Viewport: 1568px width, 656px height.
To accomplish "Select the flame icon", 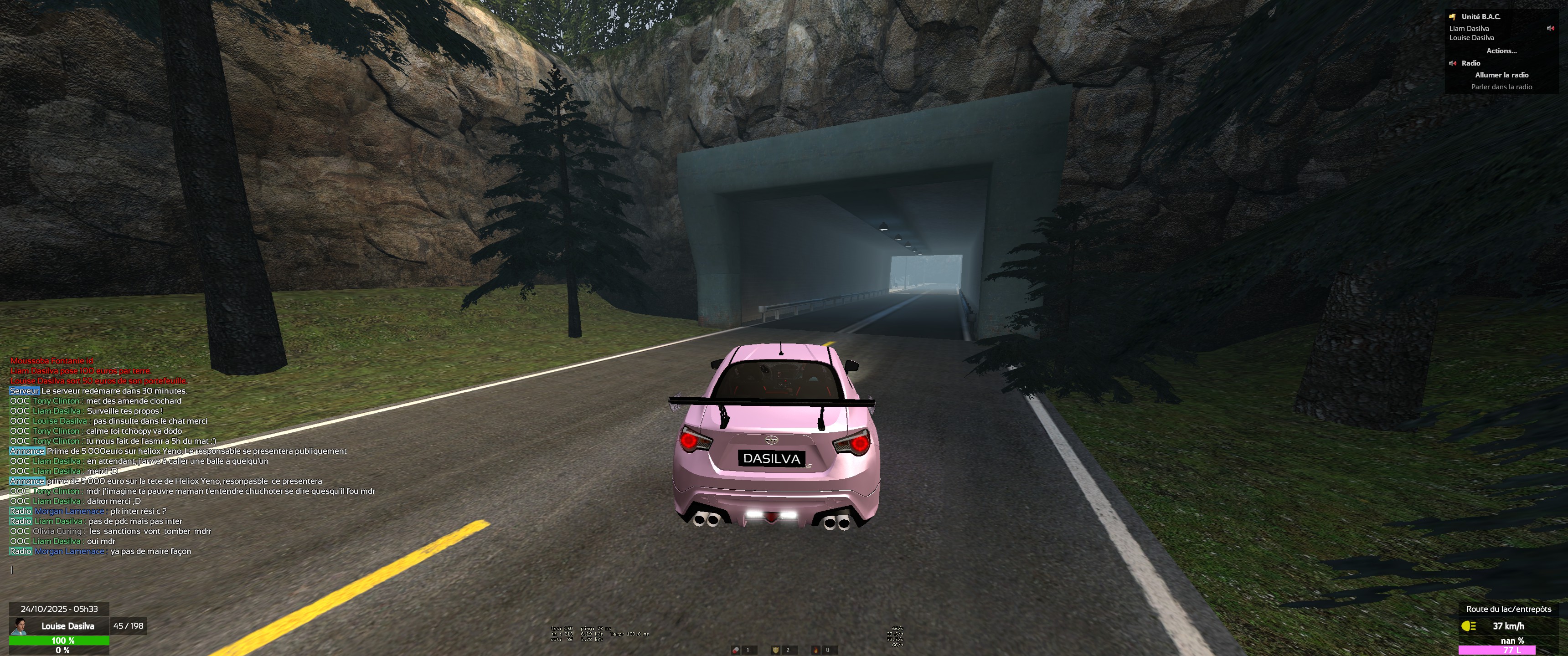I will (815, 650).
